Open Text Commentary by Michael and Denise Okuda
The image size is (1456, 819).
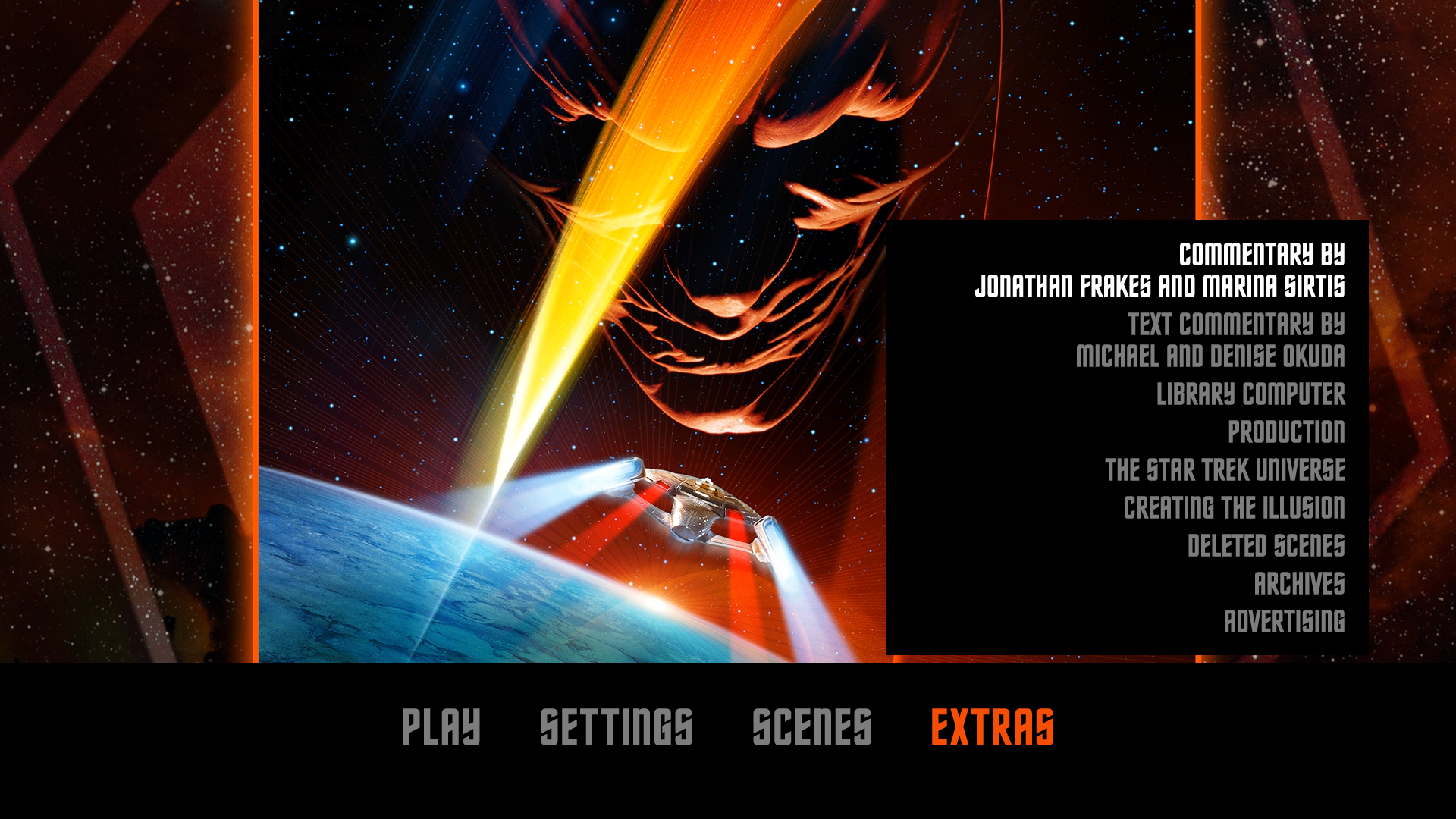(x=1213, y=341)
